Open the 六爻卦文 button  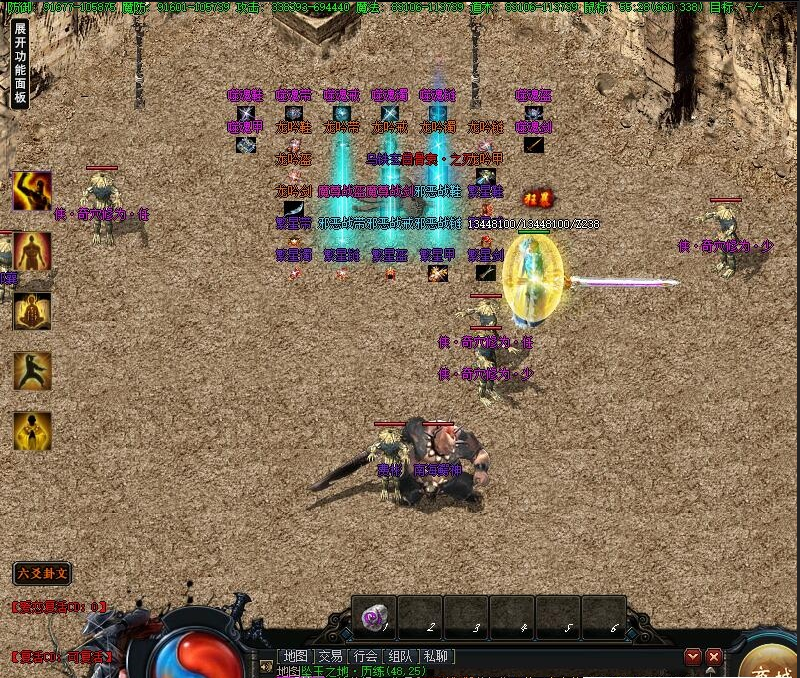click(42, 573)
